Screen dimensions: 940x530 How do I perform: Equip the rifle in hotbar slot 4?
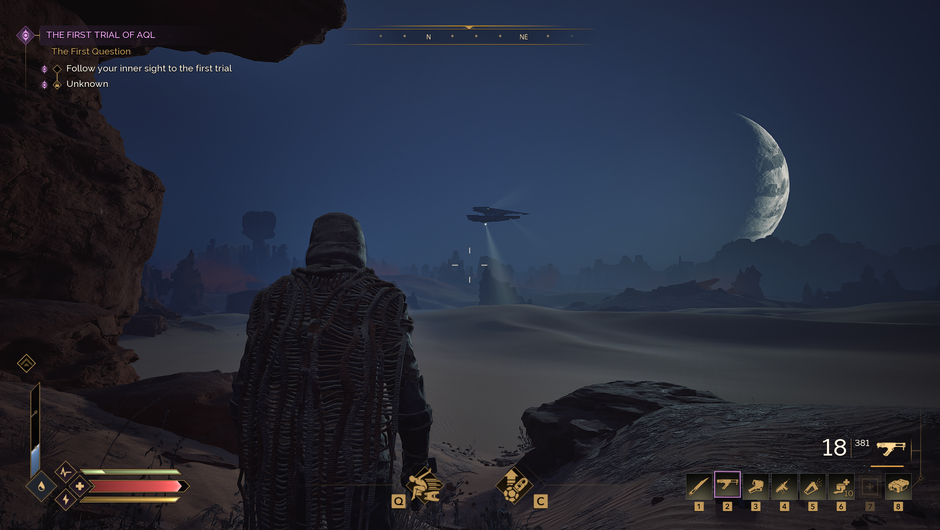pyautogui.click(x=784, y=486)
